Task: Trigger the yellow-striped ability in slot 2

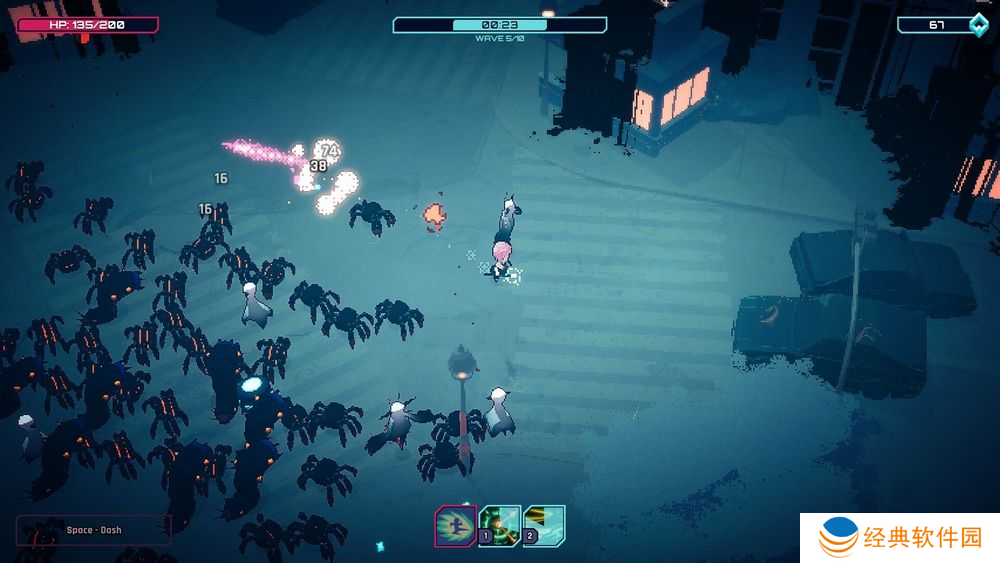Action: coord(544,526)
